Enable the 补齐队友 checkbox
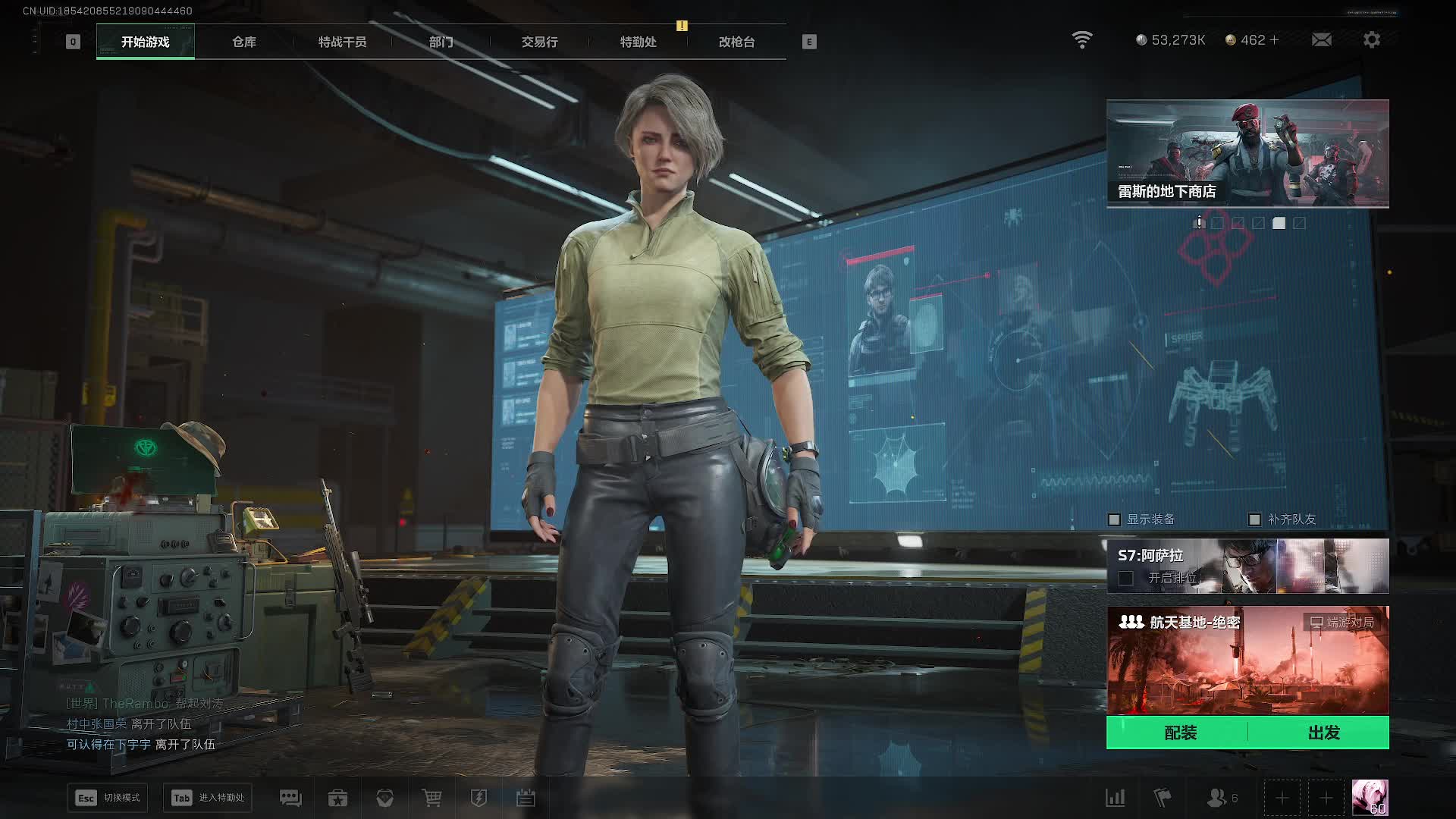 tap(1255, 519)
